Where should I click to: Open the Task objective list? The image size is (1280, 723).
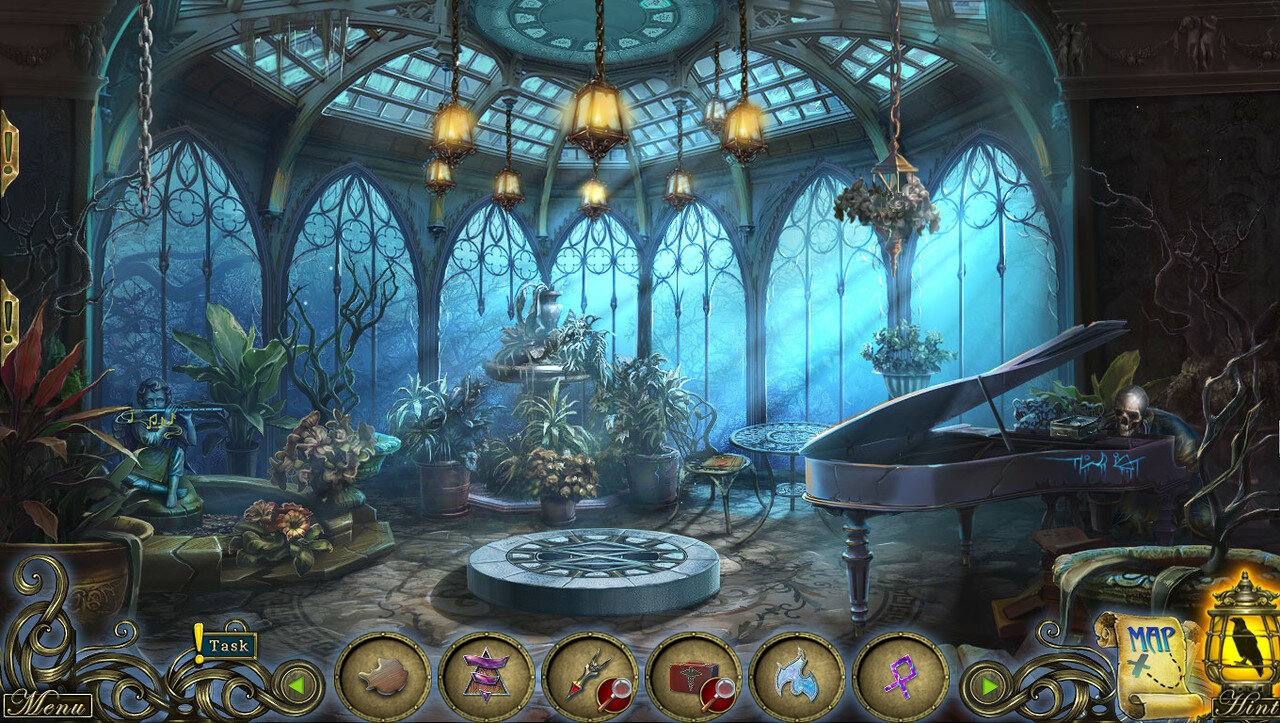[x=227, y=645]
